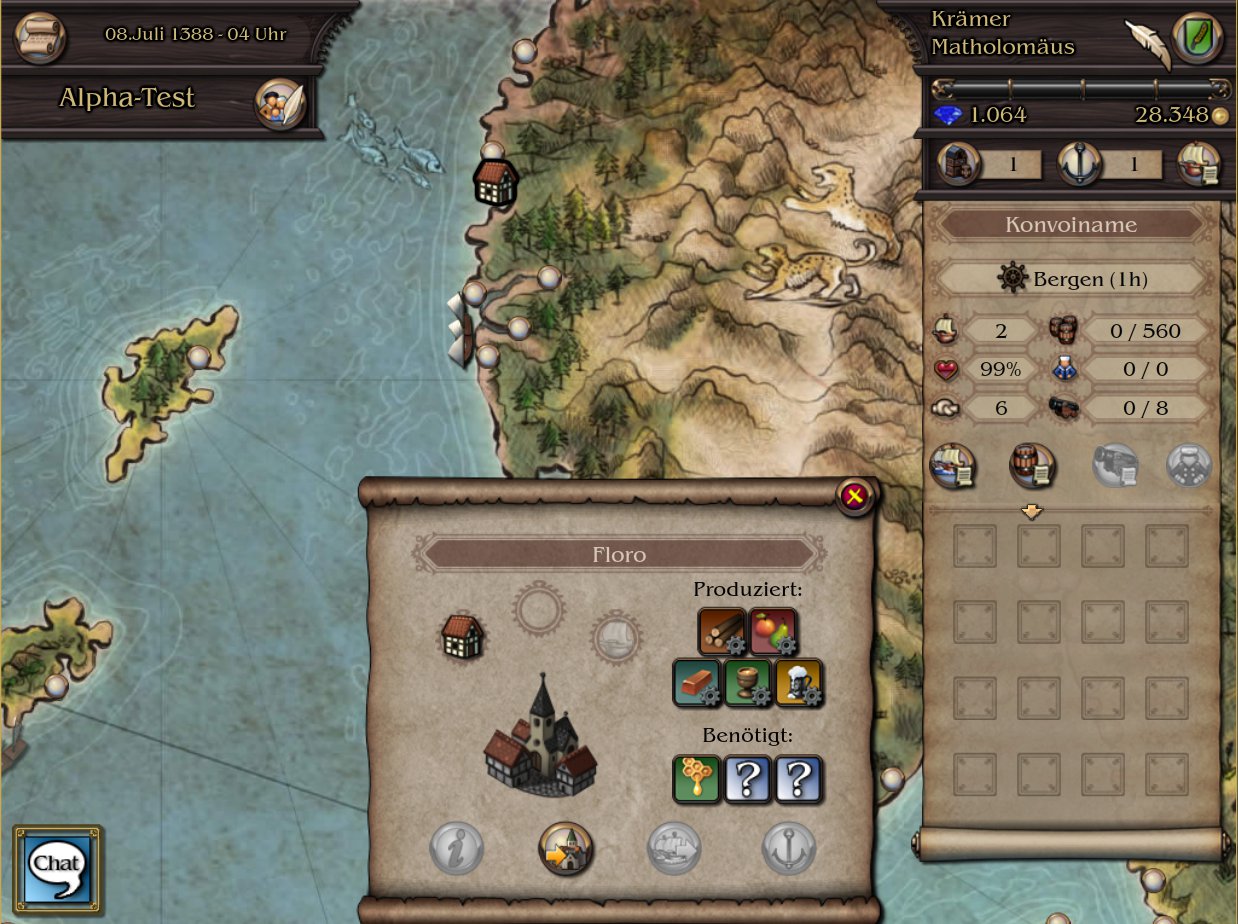
Task: Choose the brick production icon
Action: [x=697, y=682]
